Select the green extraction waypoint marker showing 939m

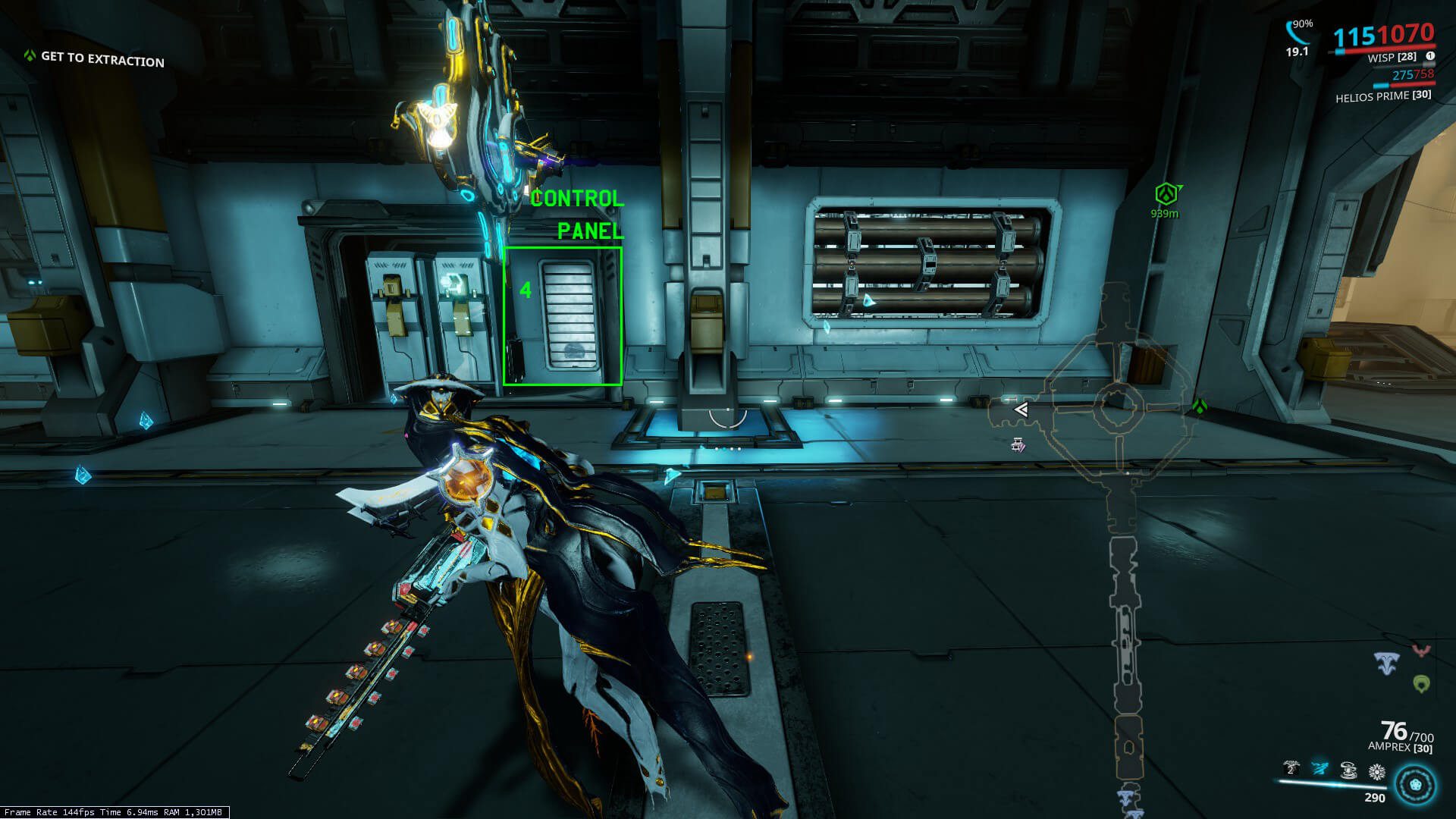[x=1166, y=195]
